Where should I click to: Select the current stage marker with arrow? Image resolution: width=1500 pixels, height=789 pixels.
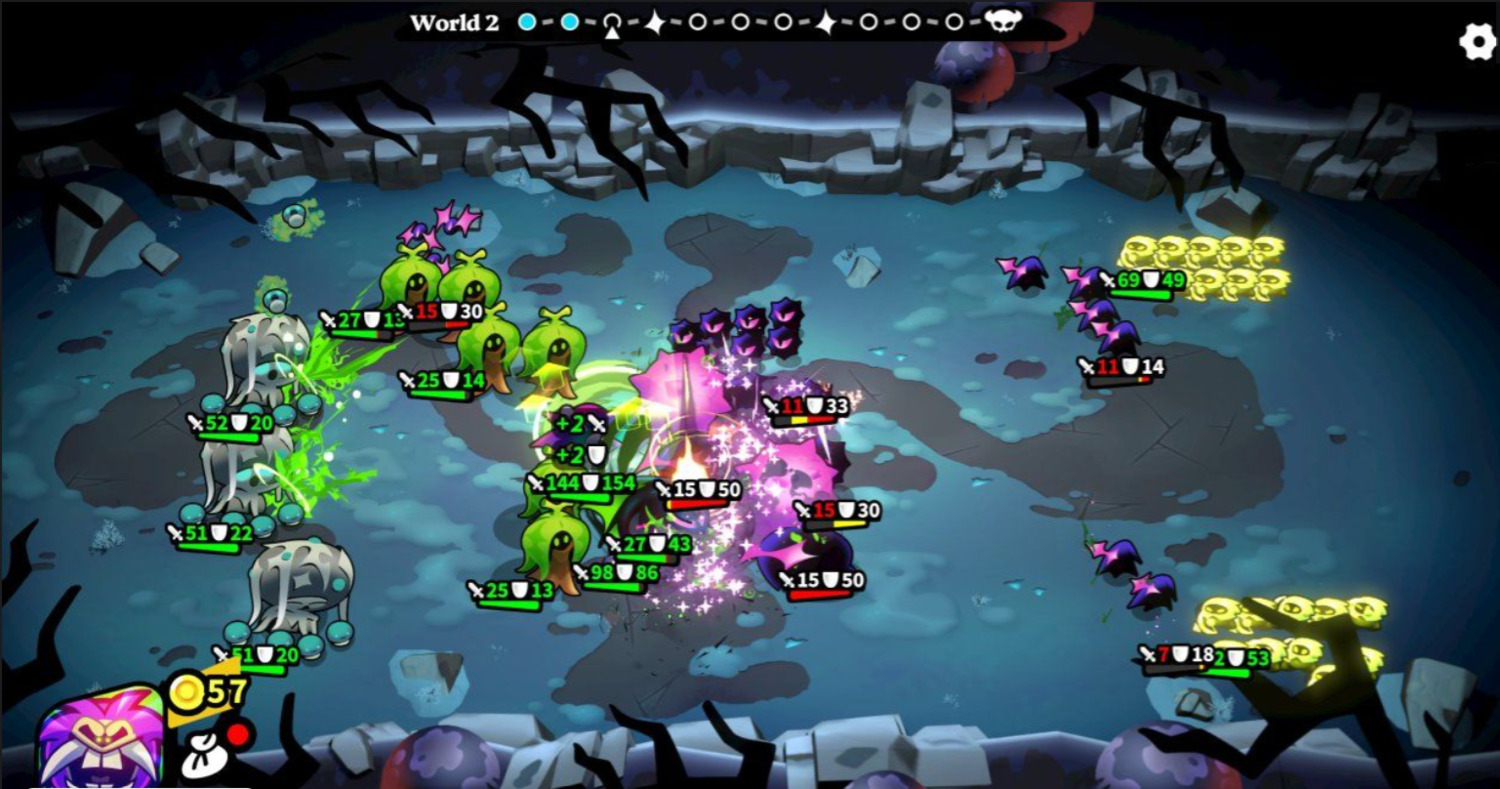point(612,23)
